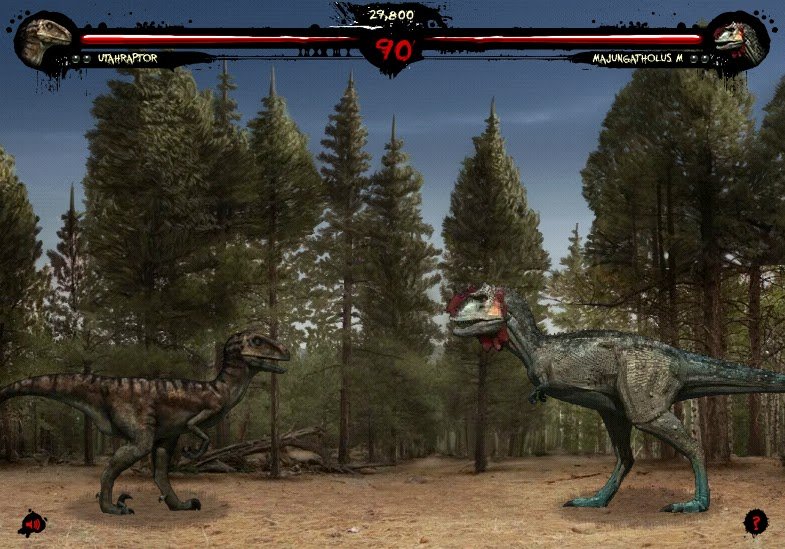The image size is (785, 549).
Task: Toggle the sound speaker icon
Action: click(32, 523)
